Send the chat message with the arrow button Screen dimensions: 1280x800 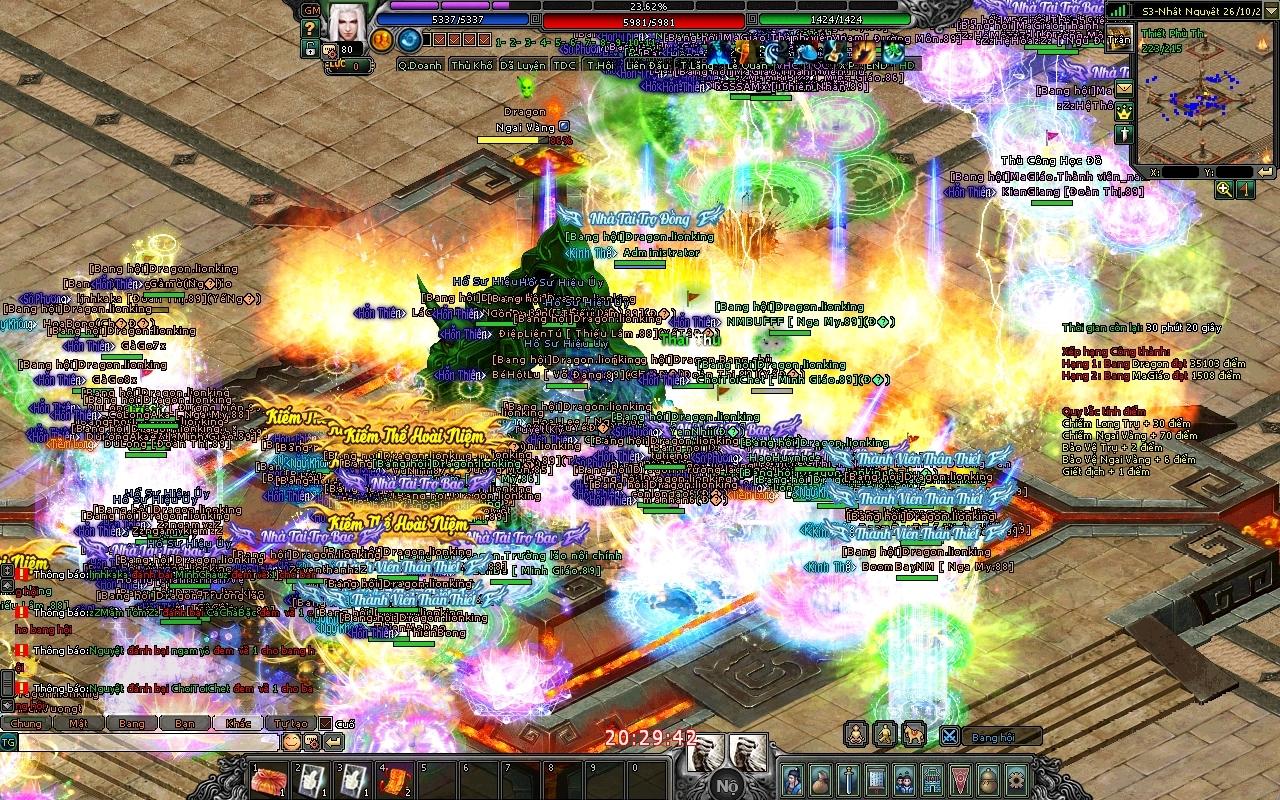[333, 742]
